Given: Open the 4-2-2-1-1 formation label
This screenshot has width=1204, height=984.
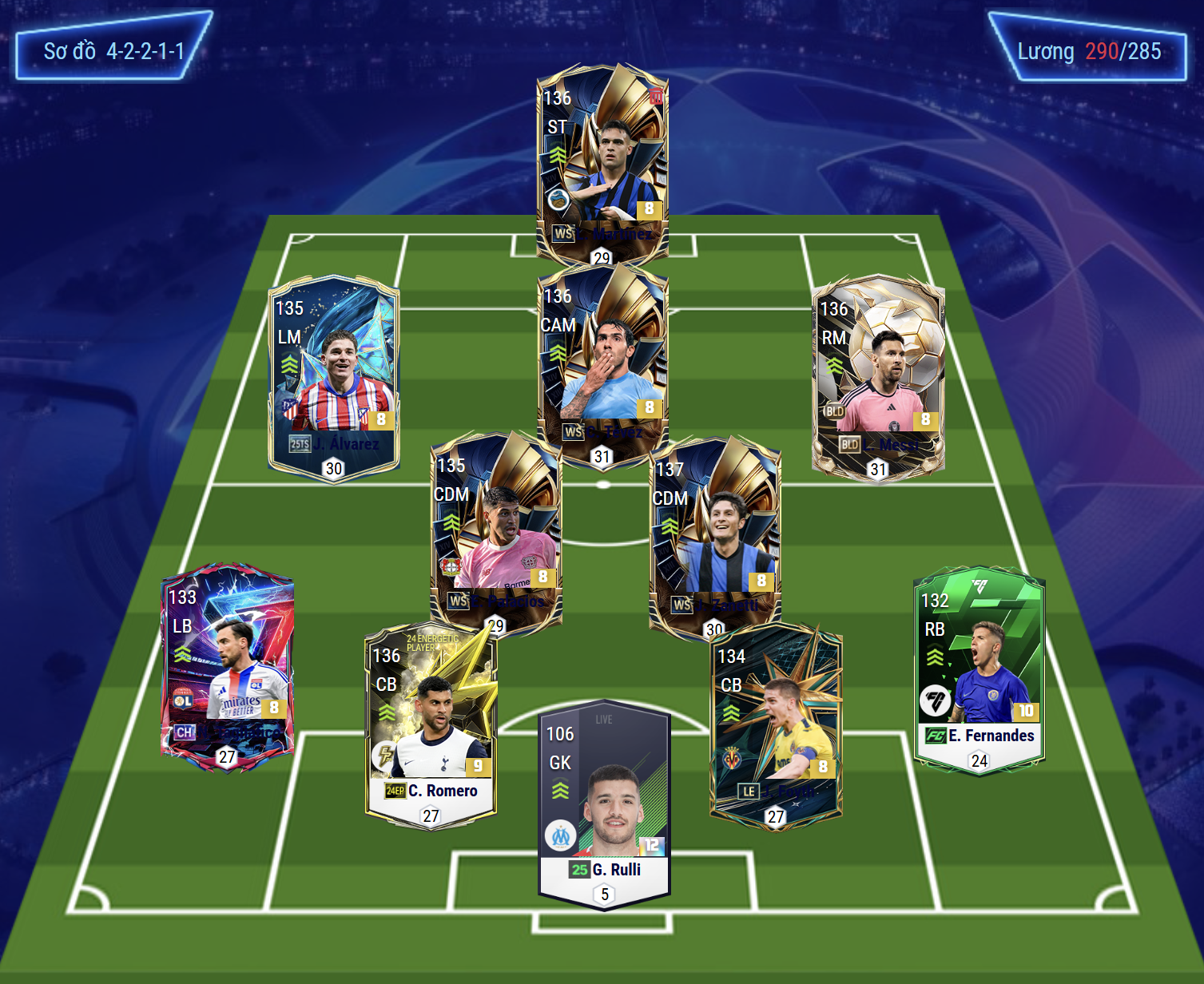Looking at the screenshot, I should pyautogui.click(x=113, y=51).
